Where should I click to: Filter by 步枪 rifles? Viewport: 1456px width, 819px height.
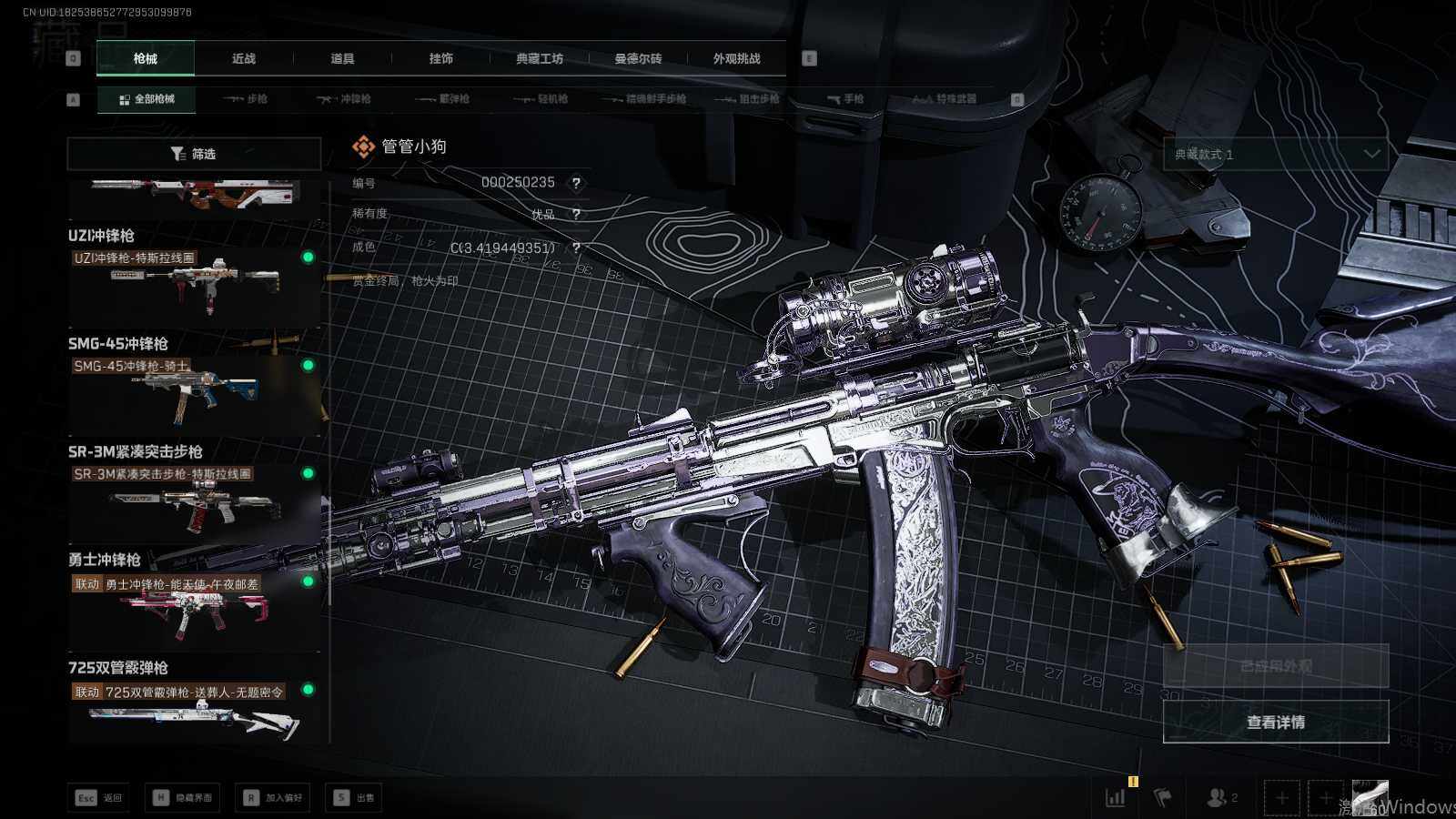click(x=246, y=99)
